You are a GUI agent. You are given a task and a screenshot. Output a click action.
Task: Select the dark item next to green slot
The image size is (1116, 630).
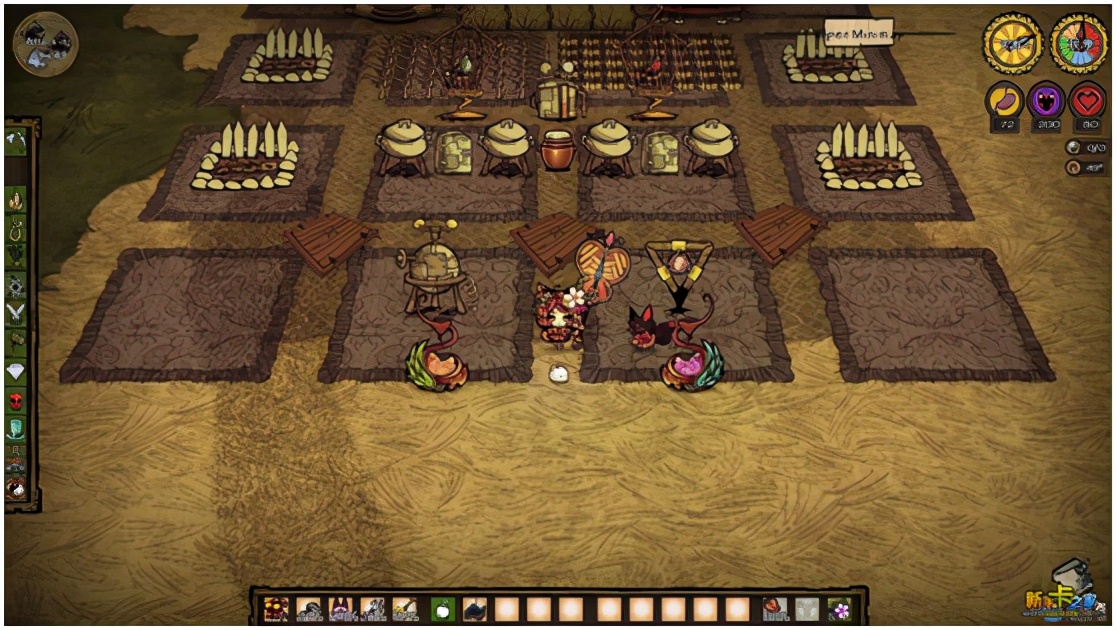pos(474,608)
